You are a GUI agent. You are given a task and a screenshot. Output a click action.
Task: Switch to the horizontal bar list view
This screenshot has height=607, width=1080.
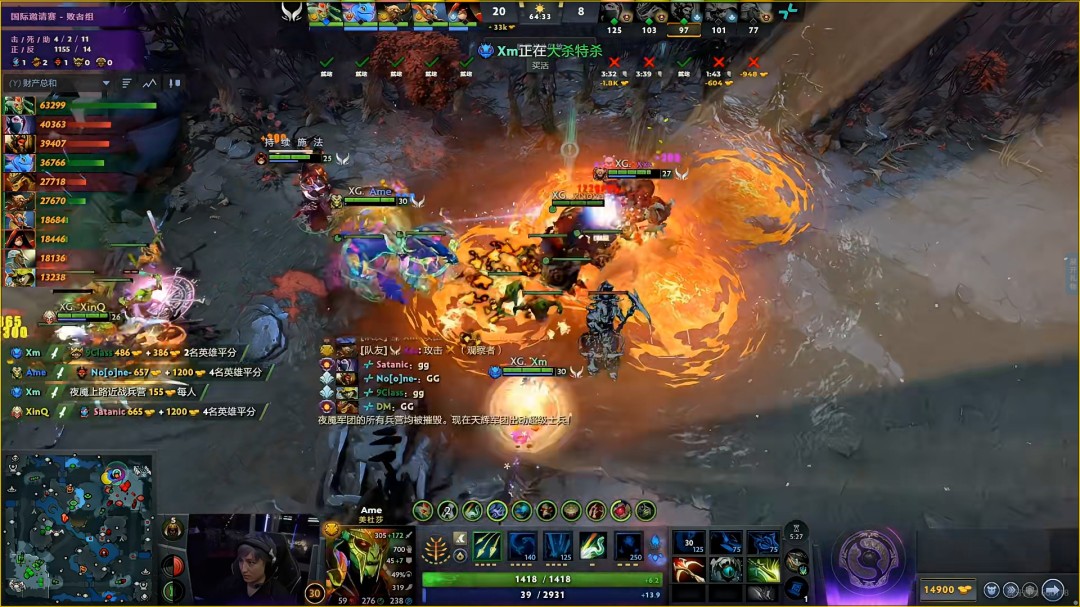(127, 83)
